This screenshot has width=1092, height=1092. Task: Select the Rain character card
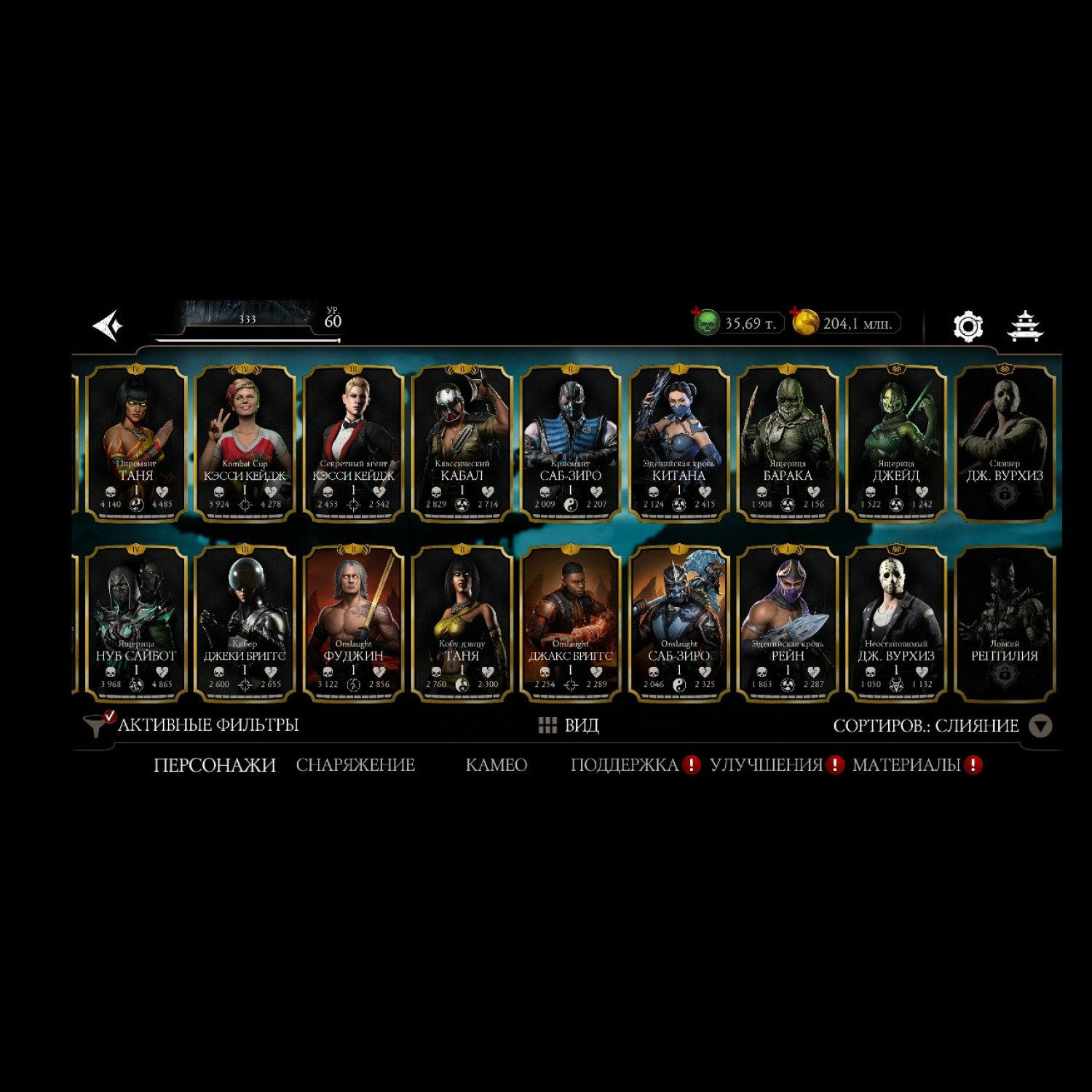coord(787,624)
